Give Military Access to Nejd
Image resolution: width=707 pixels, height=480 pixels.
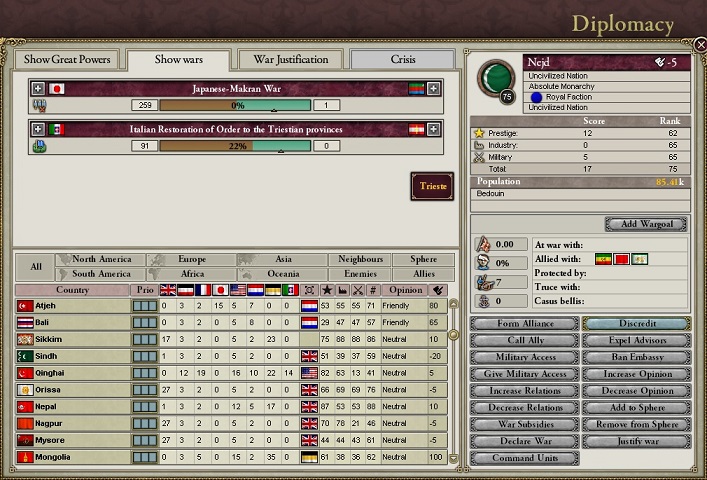pos(525,374)
